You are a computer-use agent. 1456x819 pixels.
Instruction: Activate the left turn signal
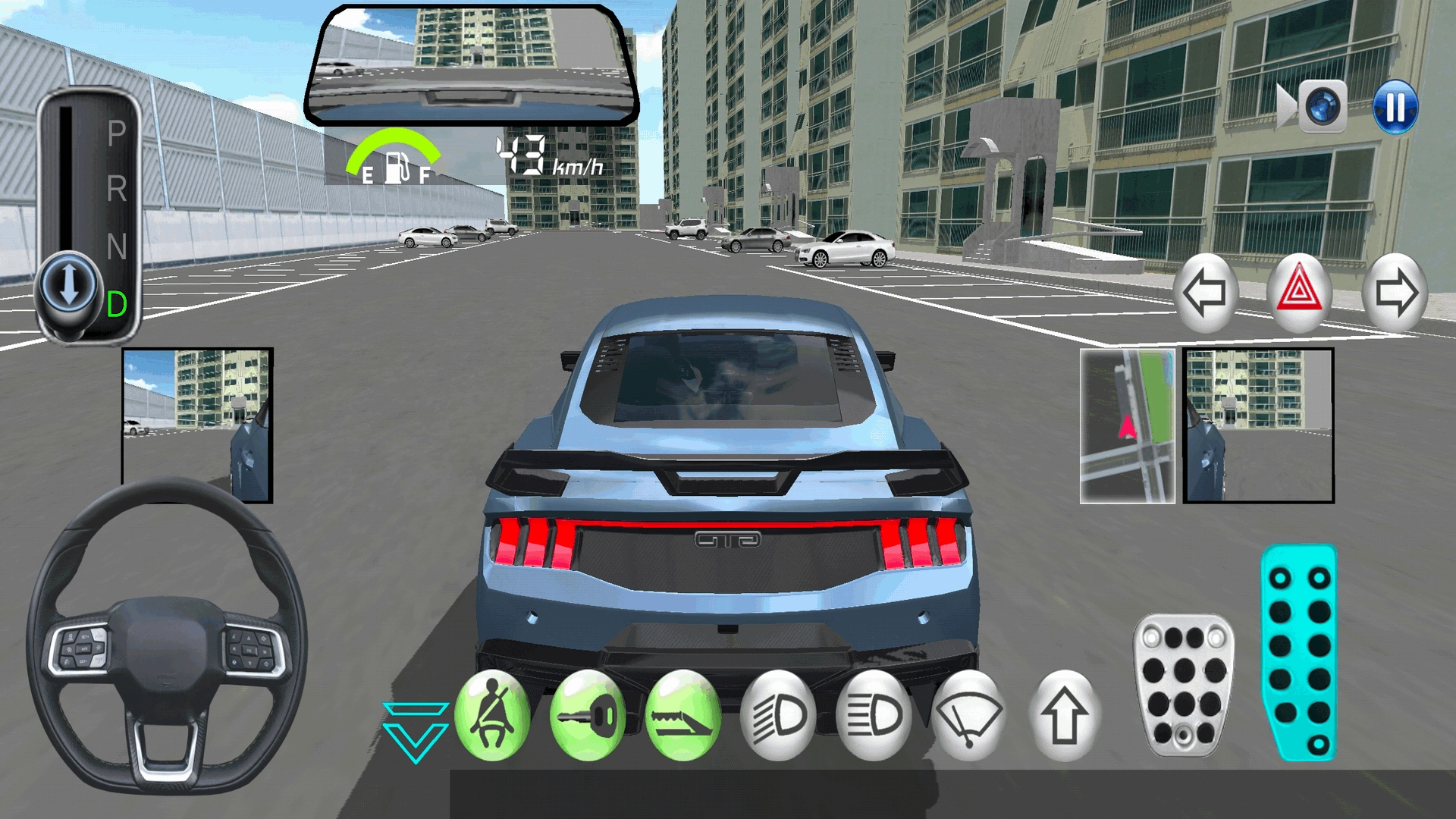tap(1205, 293)
